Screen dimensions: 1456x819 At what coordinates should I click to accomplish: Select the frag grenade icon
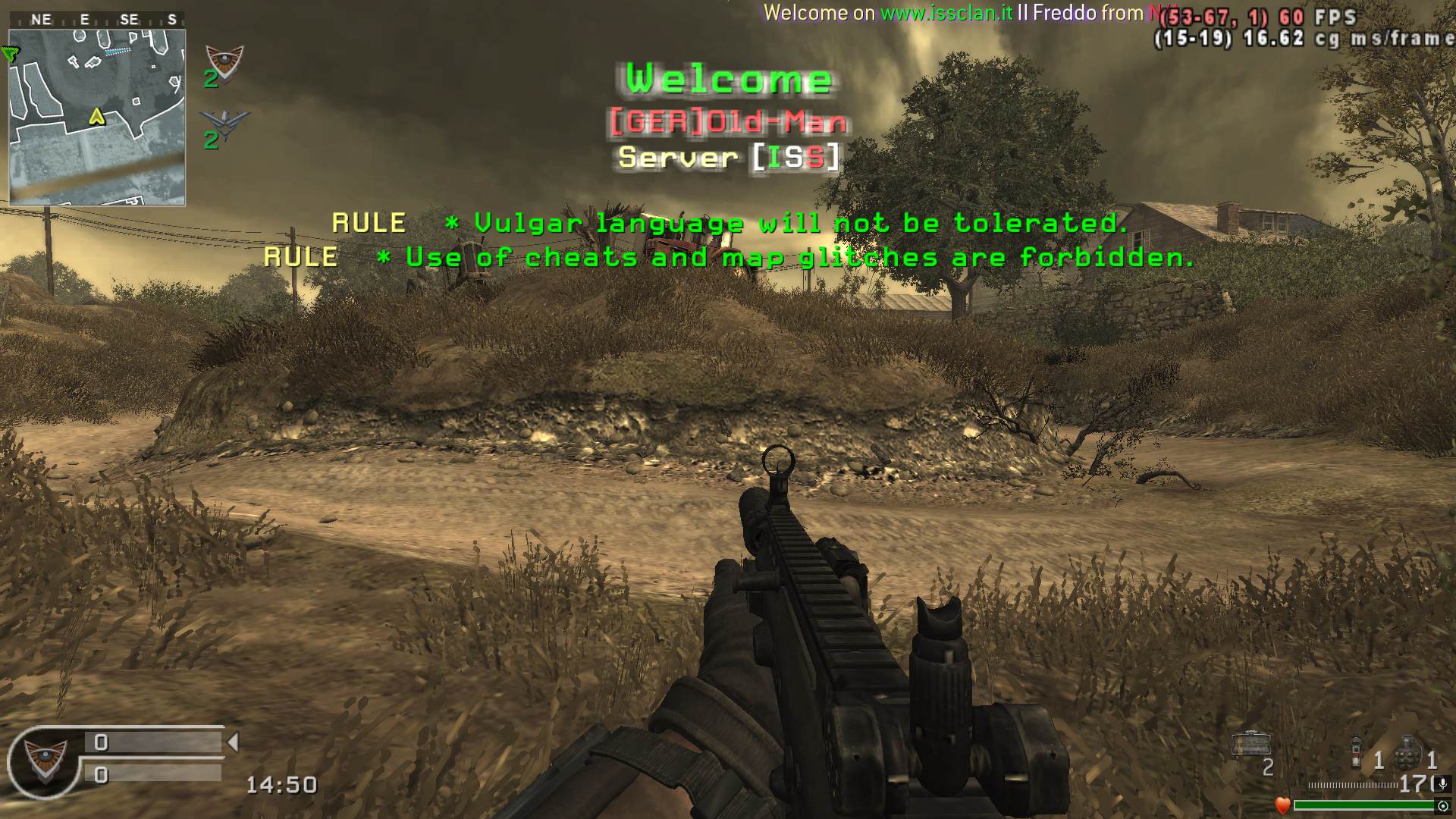[x=1407, y=751]
